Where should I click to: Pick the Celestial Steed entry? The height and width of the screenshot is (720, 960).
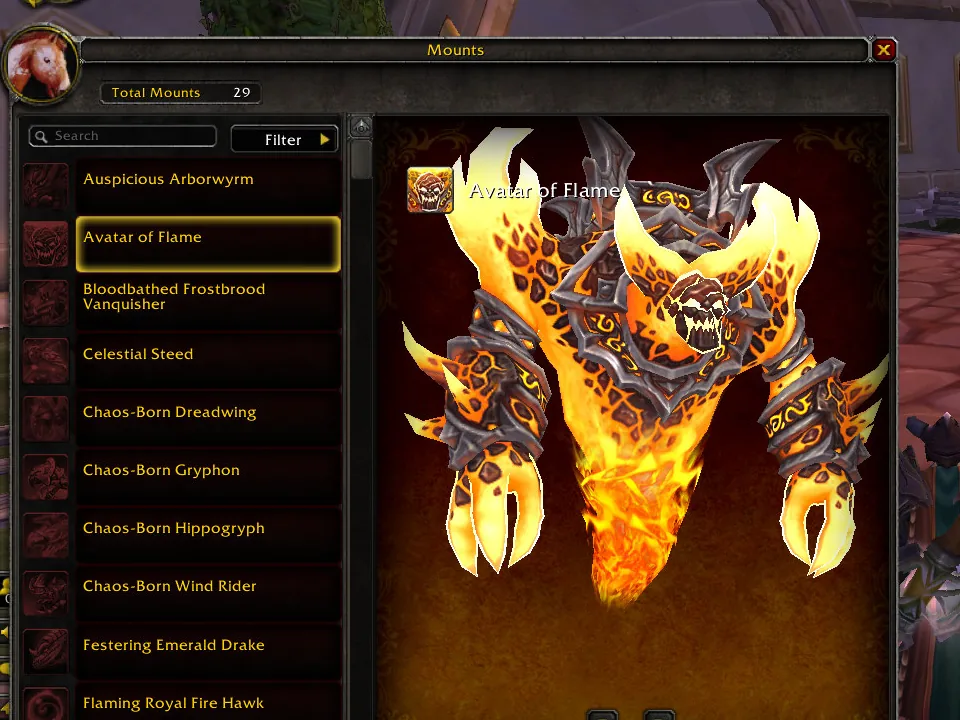tap(208, 355)
